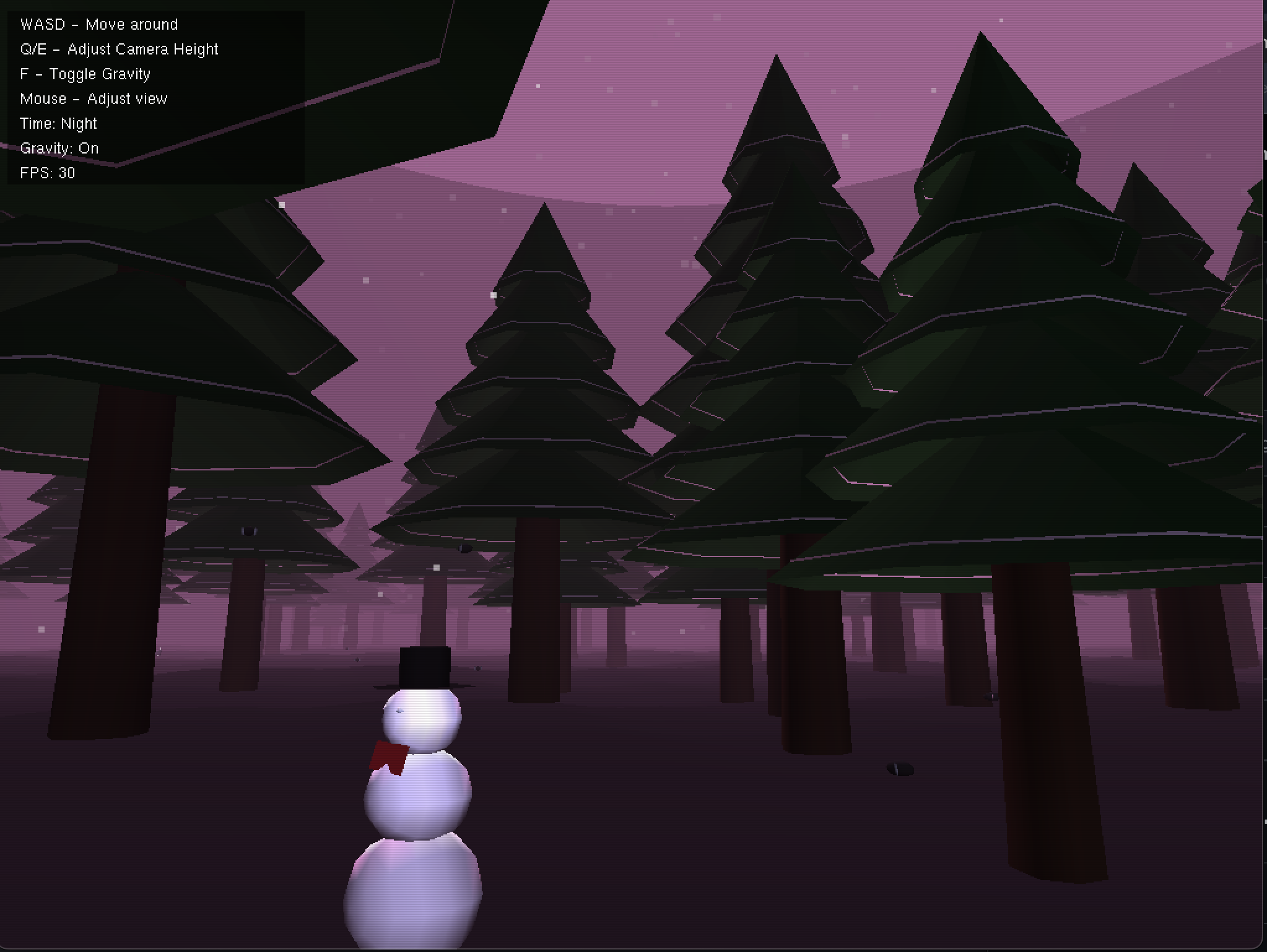The width and height of the screenshot is (1267, 952).
Task: Toggle the 'Time: Night' indicator
Action: 59,123
